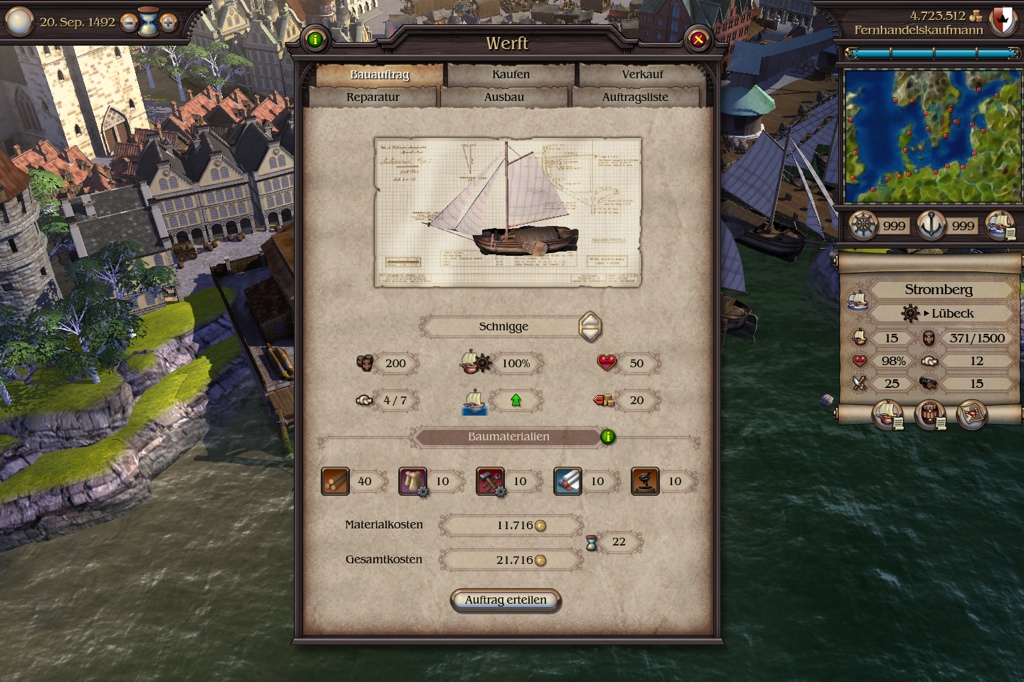Show the Ausbau tab

coord(504,97)
